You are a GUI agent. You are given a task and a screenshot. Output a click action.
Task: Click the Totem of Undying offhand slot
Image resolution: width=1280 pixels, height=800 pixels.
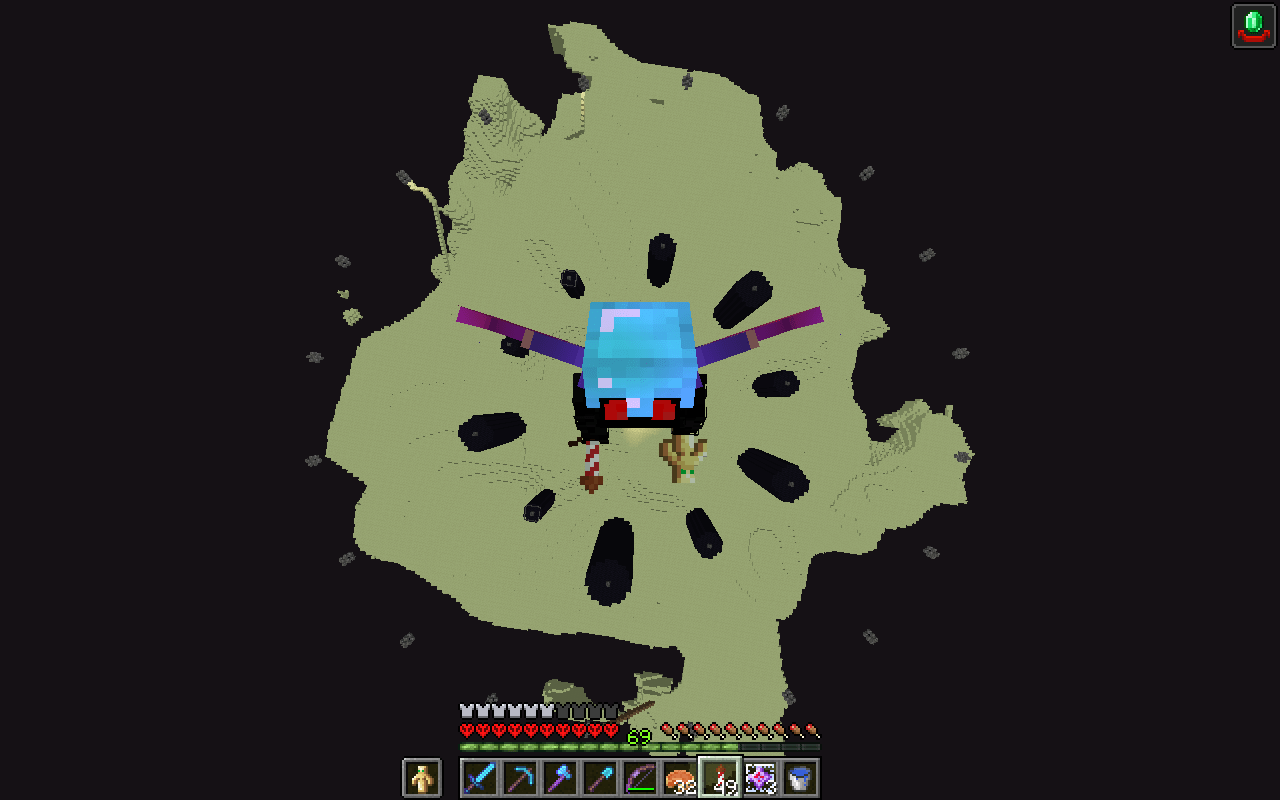point(423,777)
